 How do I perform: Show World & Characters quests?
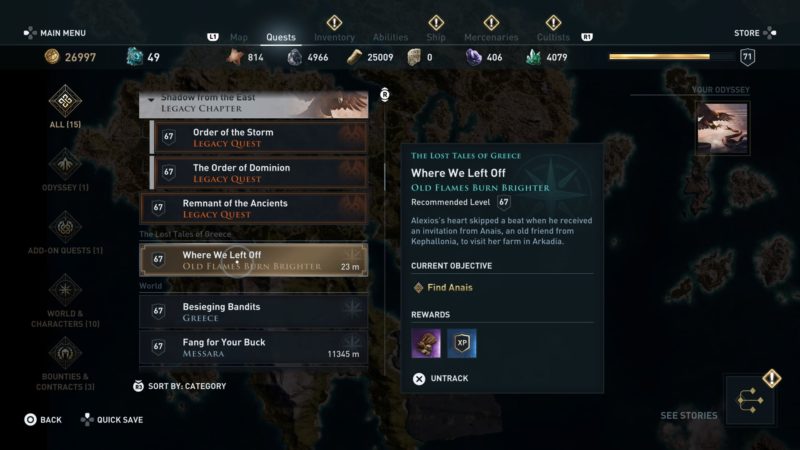[65, 300]
